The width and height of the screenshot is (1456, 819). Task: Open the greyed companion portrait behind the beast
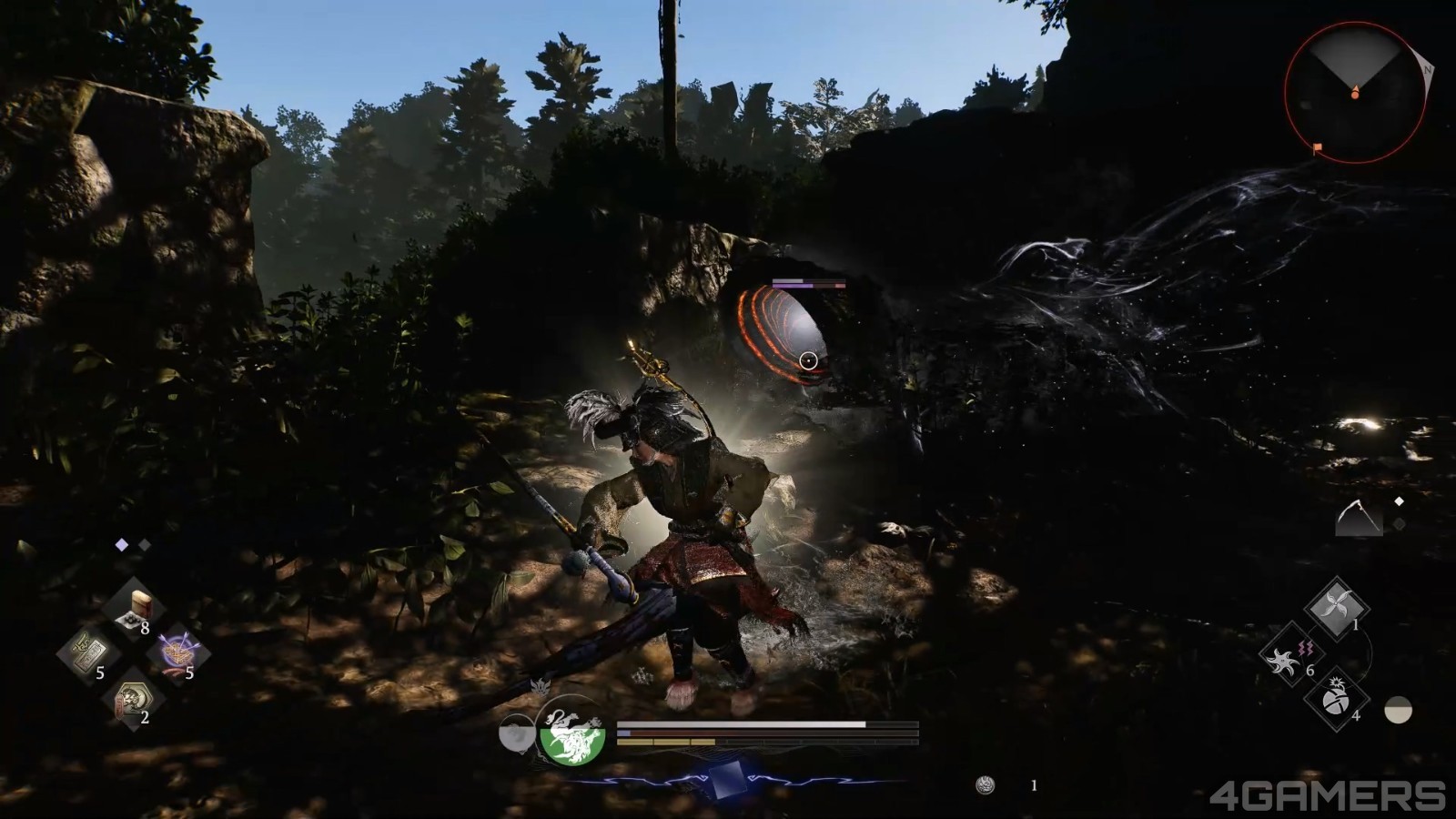pyautogui.click(x=519, y=733)
